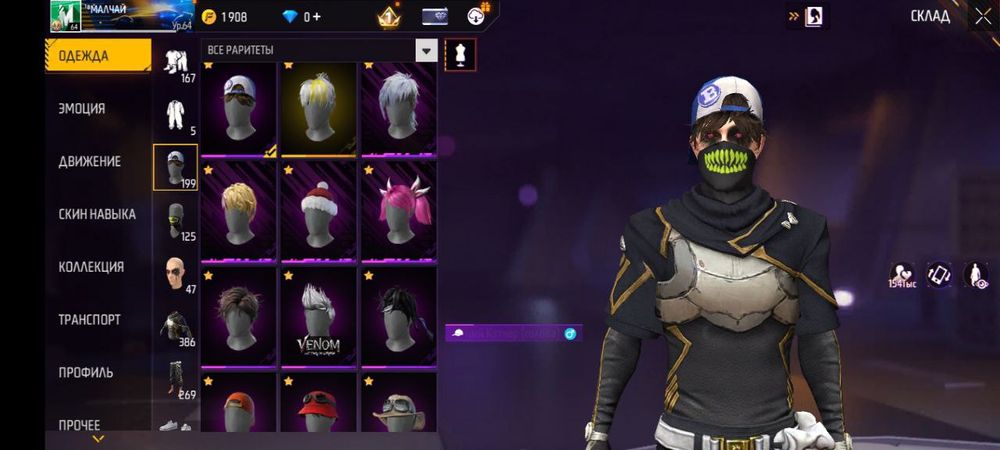The image size is (1000, 450).
Task: Open the ПРОФИЛЬ tab
Action: click(x=85, y=372)
